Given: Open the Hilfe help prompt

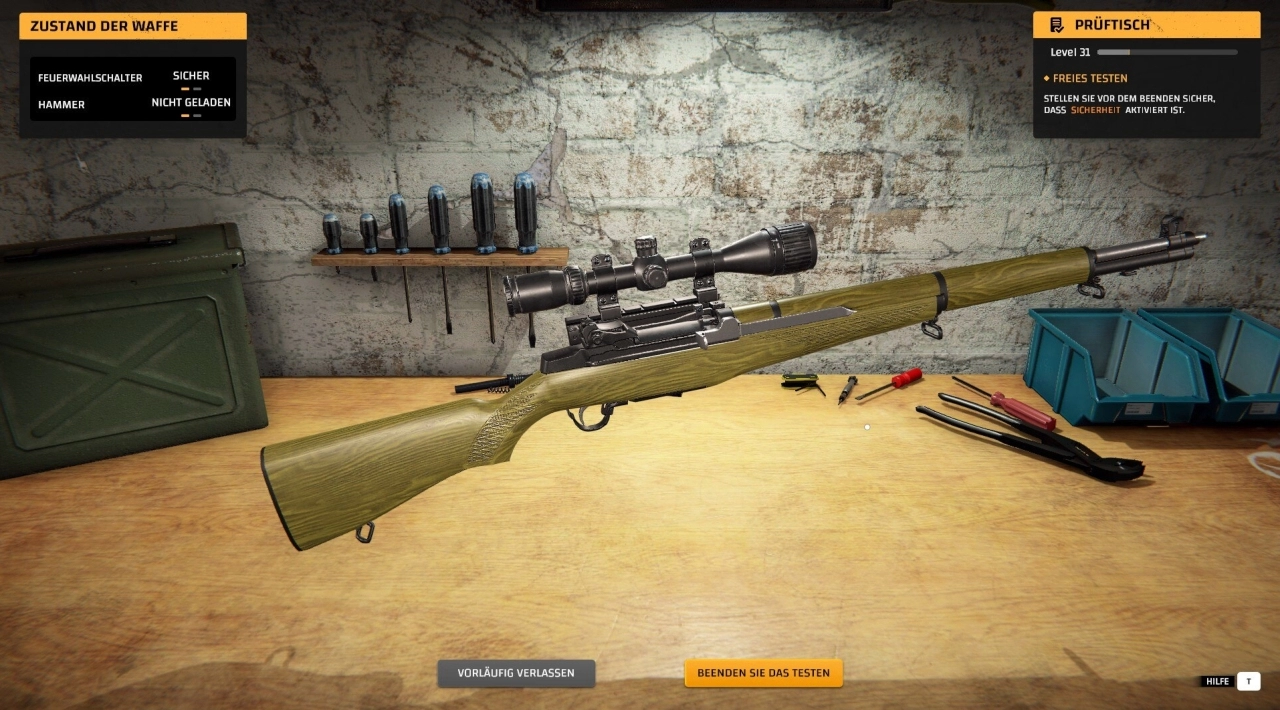Looking at the screenshot, I should pos(1248,681).
